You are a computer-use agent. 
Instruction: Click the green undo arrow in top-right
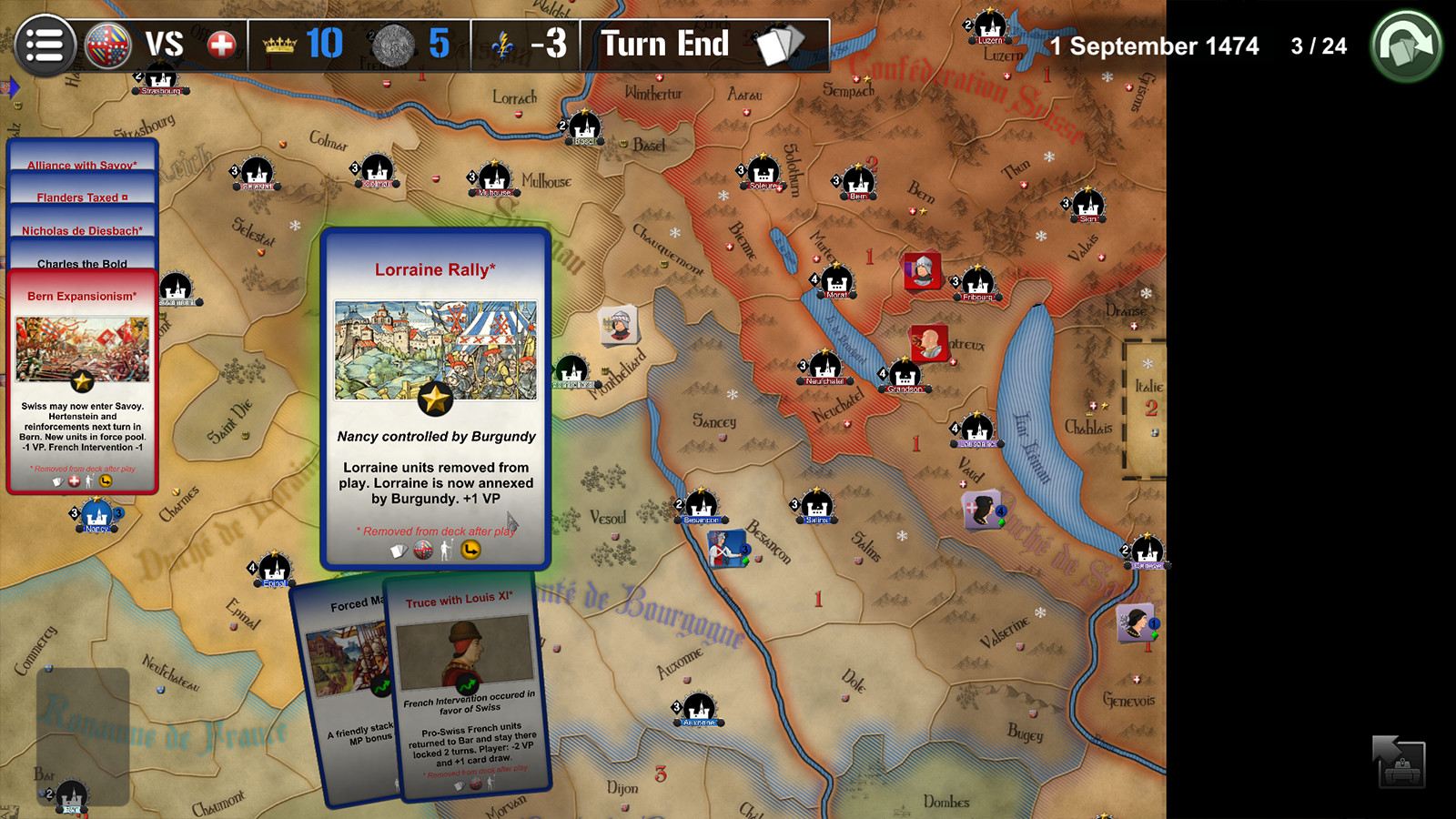(x=1405, y=42)
